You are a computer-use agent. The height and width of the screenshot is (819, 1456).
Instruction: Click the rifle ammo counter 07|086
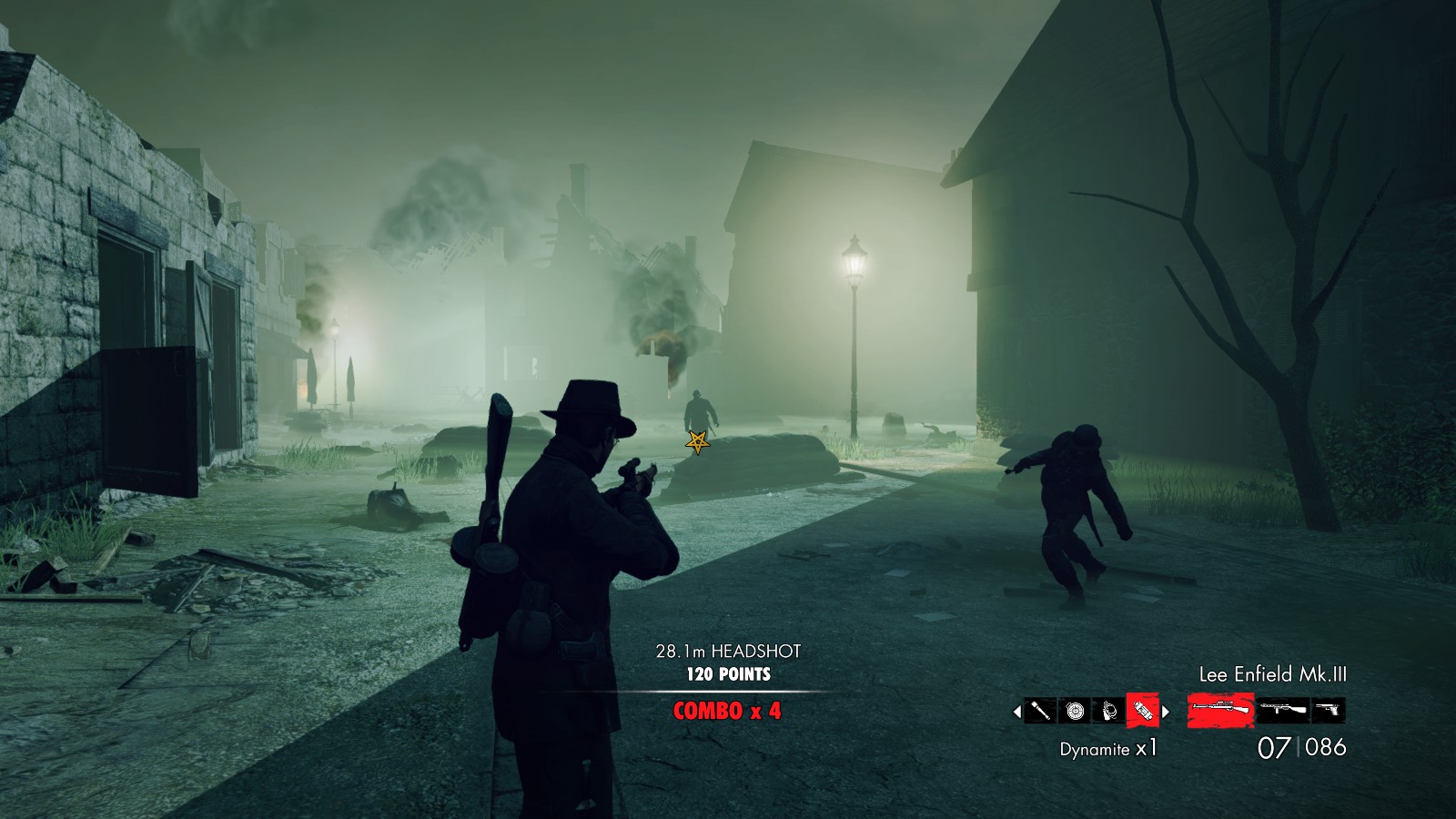pyautogui.click(x=1303, y=746)
